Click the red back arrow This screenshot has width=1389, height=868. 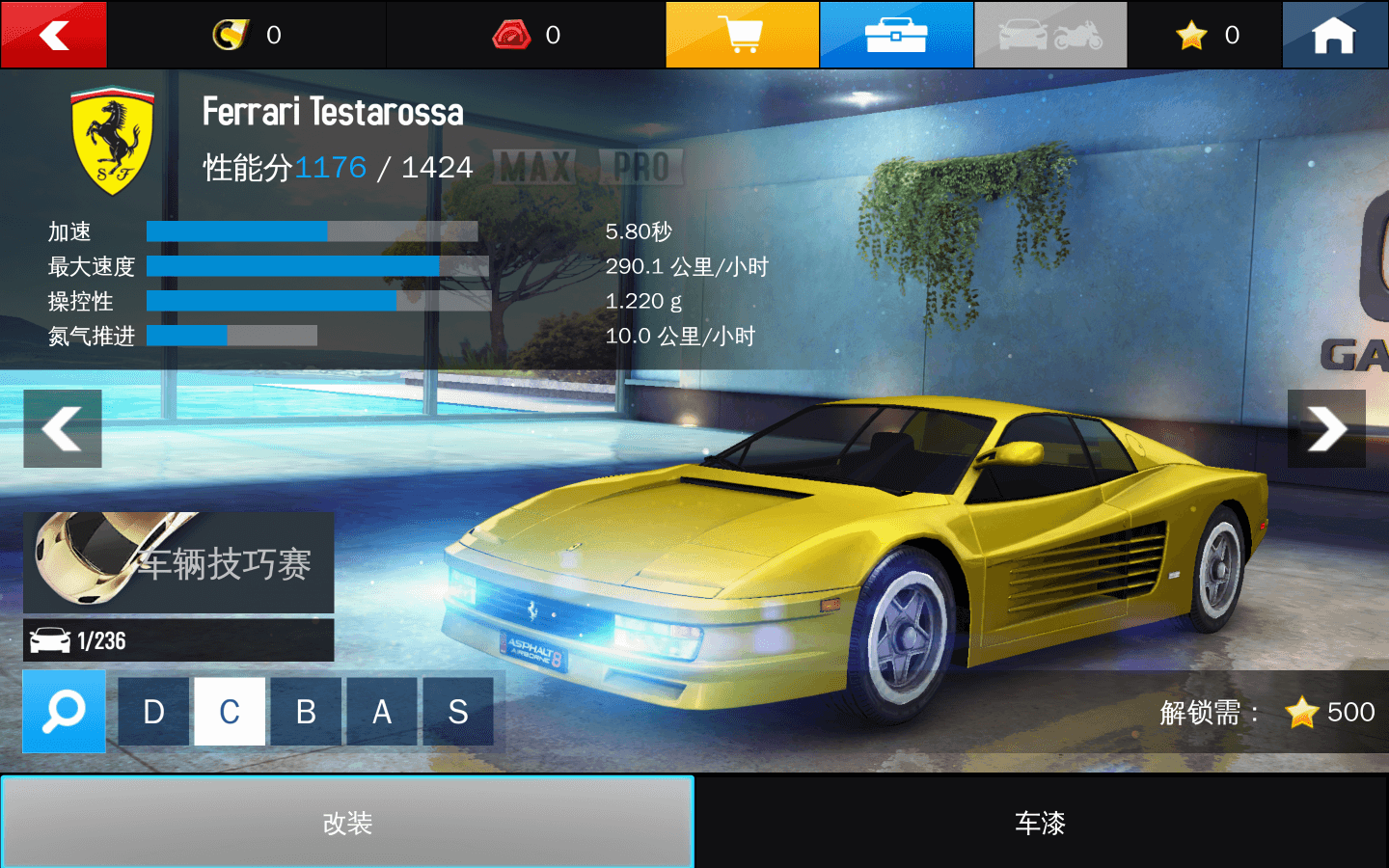click(53, 35)
